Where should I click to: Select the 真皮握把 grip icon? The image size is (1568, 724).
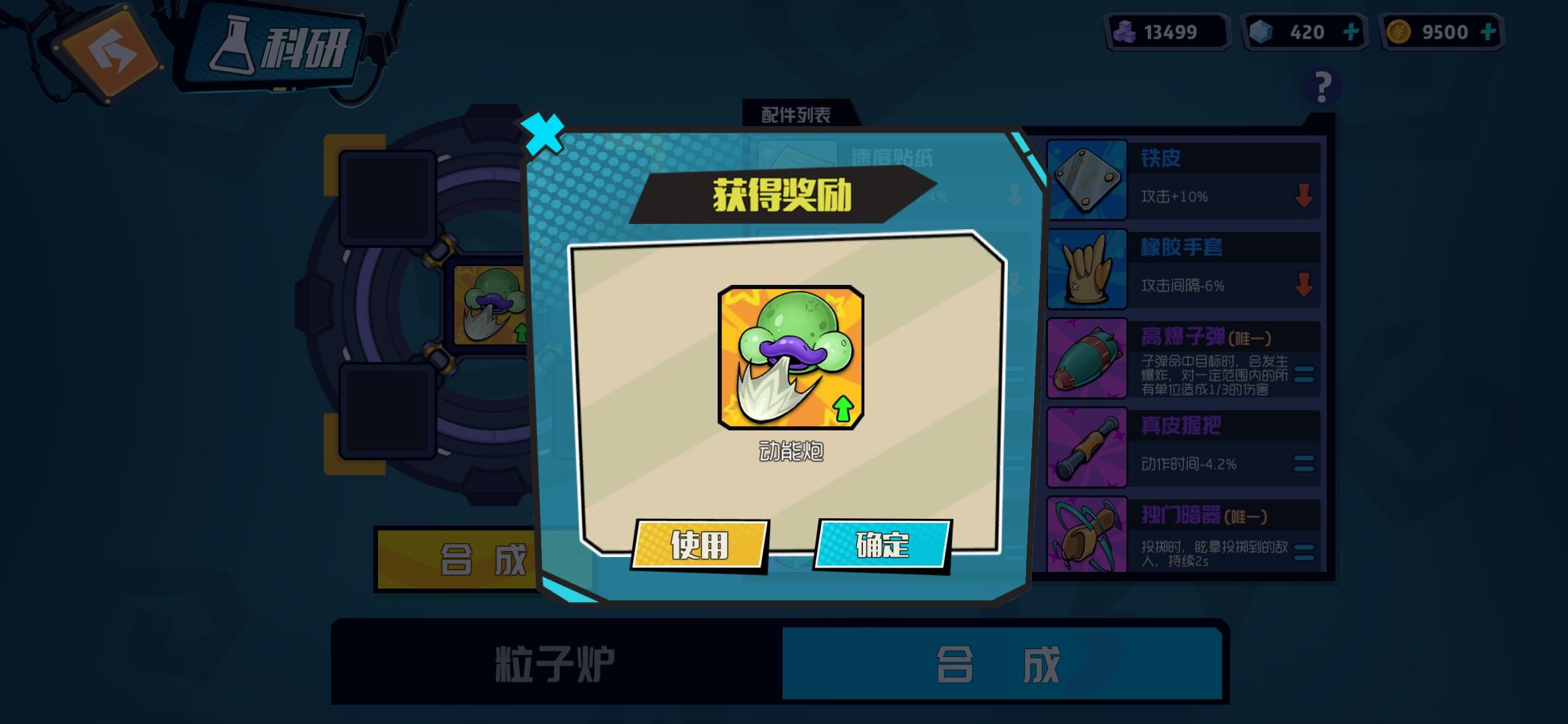(x=1088, y=446)
